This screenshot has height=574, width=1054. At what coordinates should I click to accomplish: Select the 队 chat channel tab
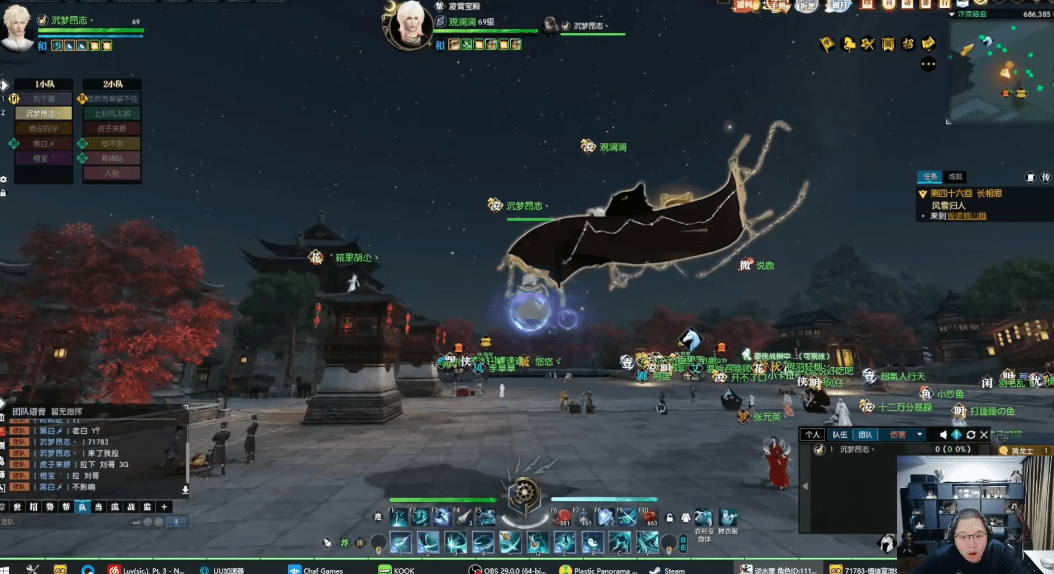point(83,507)
